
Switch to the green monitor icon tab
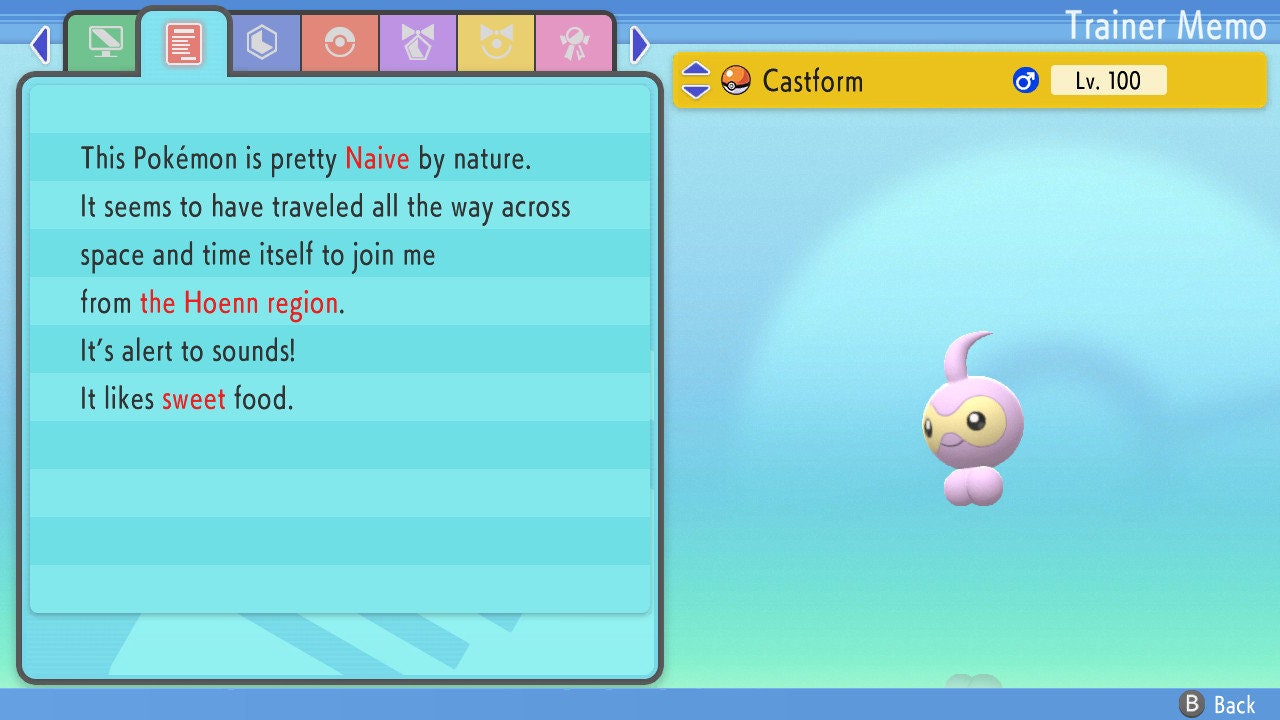(x=105, y=43)
